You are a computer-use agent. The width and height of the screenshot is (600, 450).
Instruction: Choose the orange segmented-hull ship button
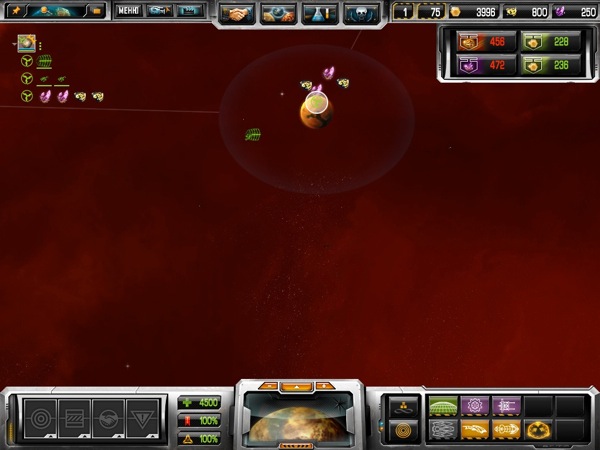tap(505, 429)
